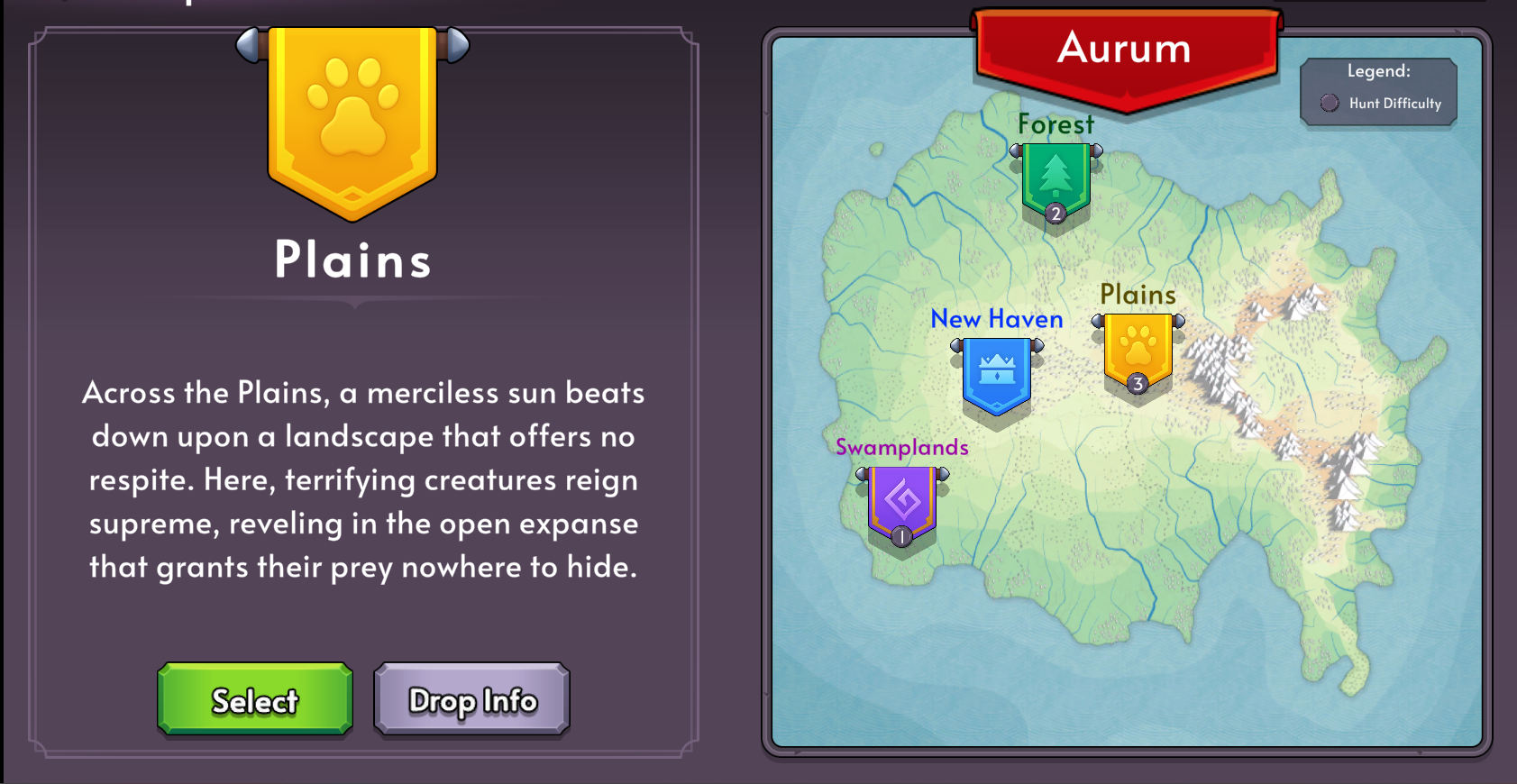Click the level 3 badge under the Plains banner
The height and width of the screenshot is (784, 1517).
[1138, 383]
